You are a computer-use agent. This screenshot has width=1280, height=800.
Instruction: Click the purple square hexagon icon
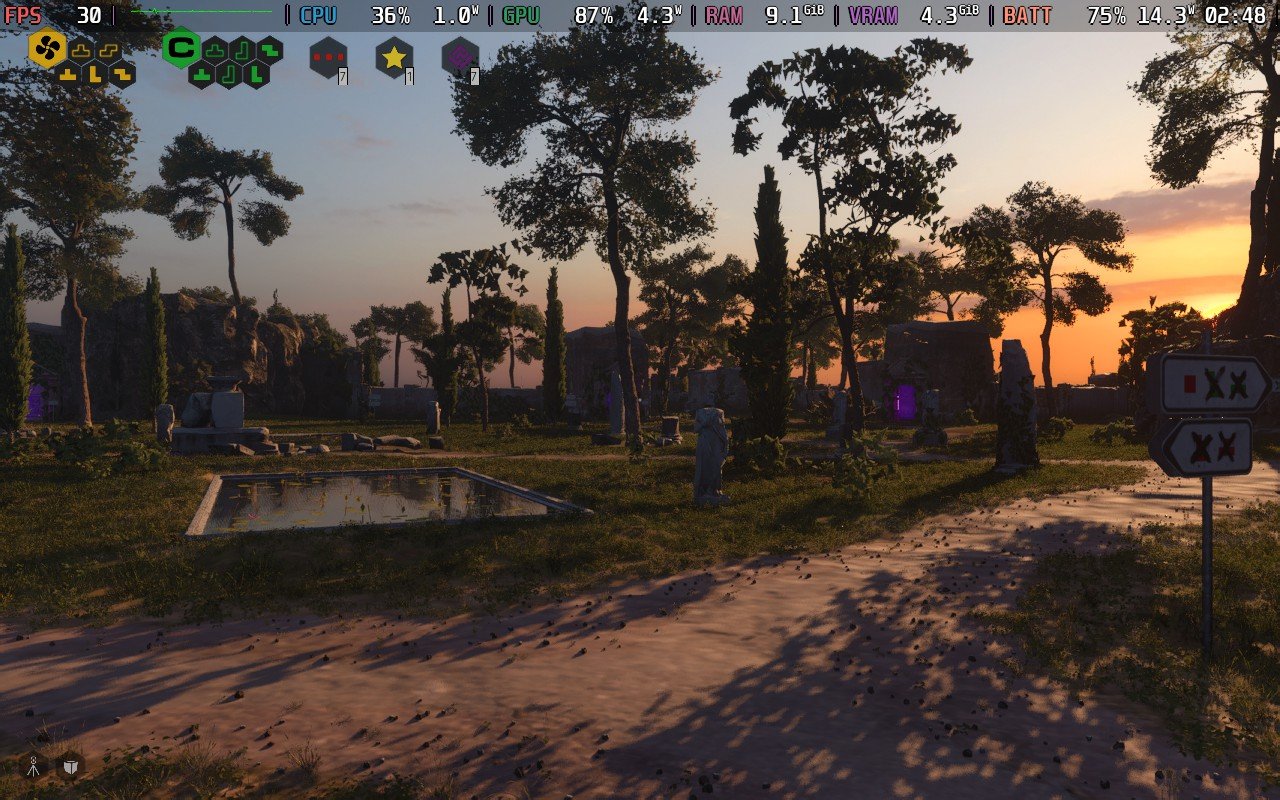click(x=460, y=58)
